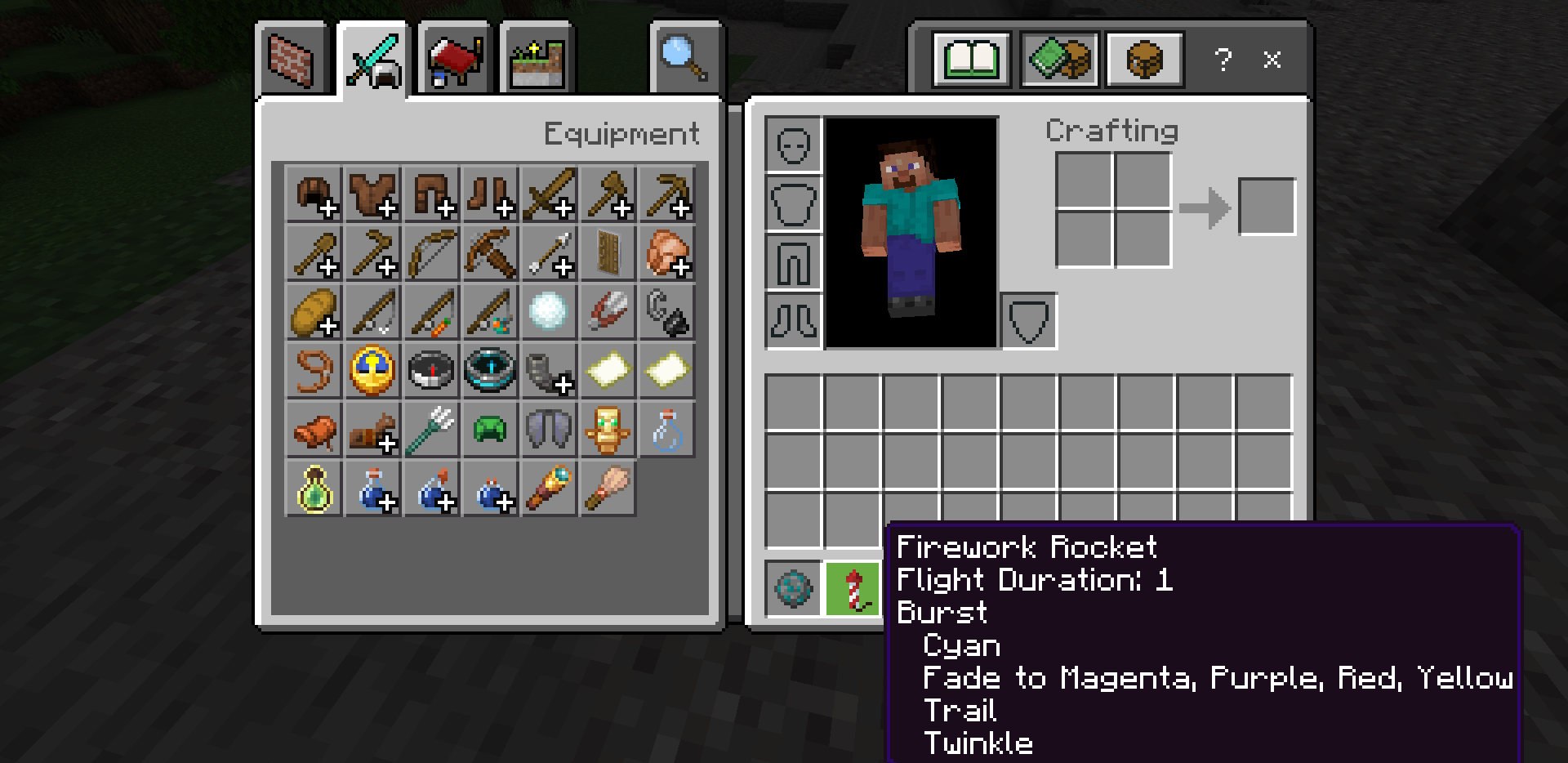The width and height of the screenshot is (1568, 763).
Task: Choose the bow in equipment grid
Action: click(431, 253)
